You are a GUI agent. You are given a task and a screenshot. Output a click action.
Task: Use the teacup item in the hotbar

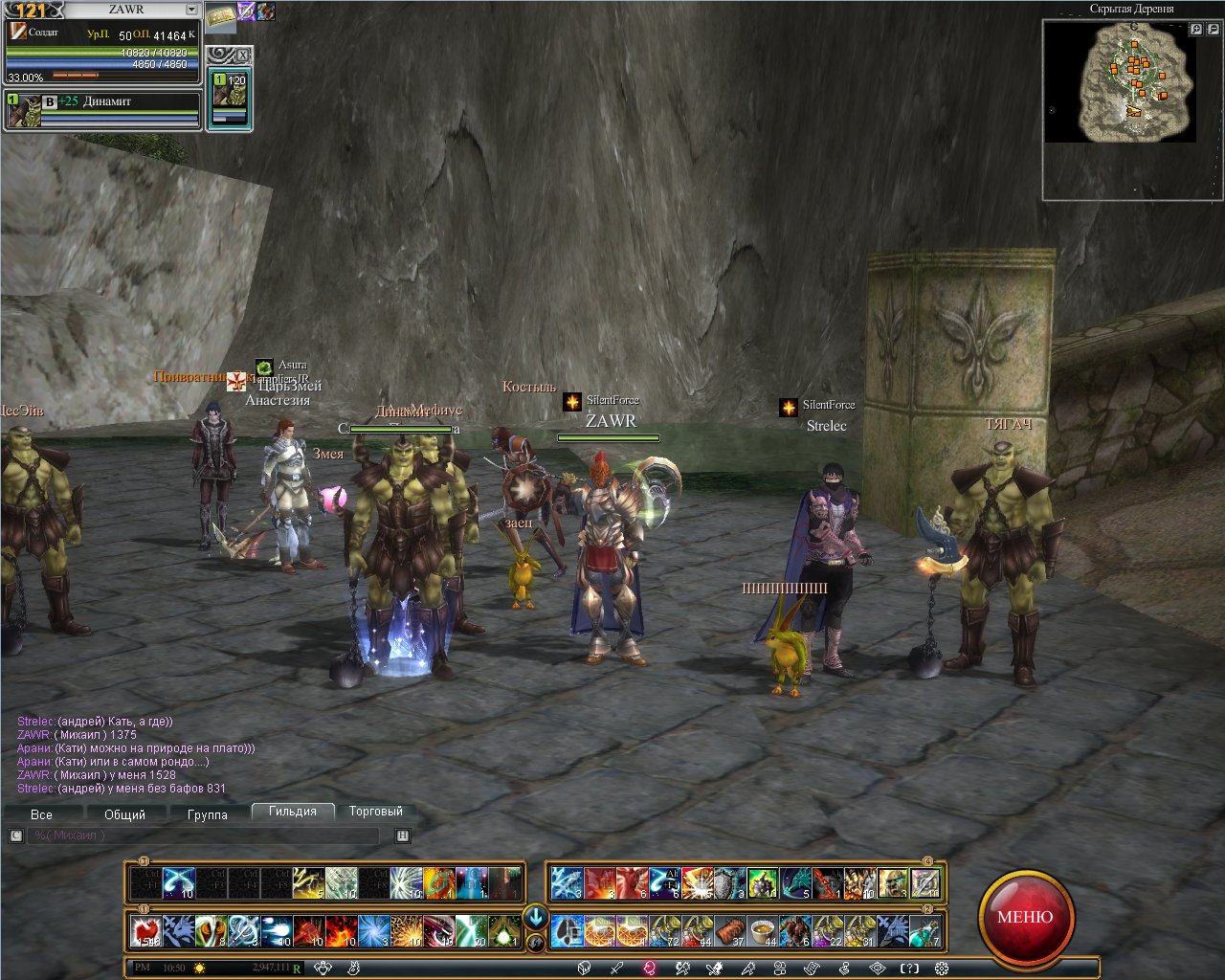coord(762,930)
